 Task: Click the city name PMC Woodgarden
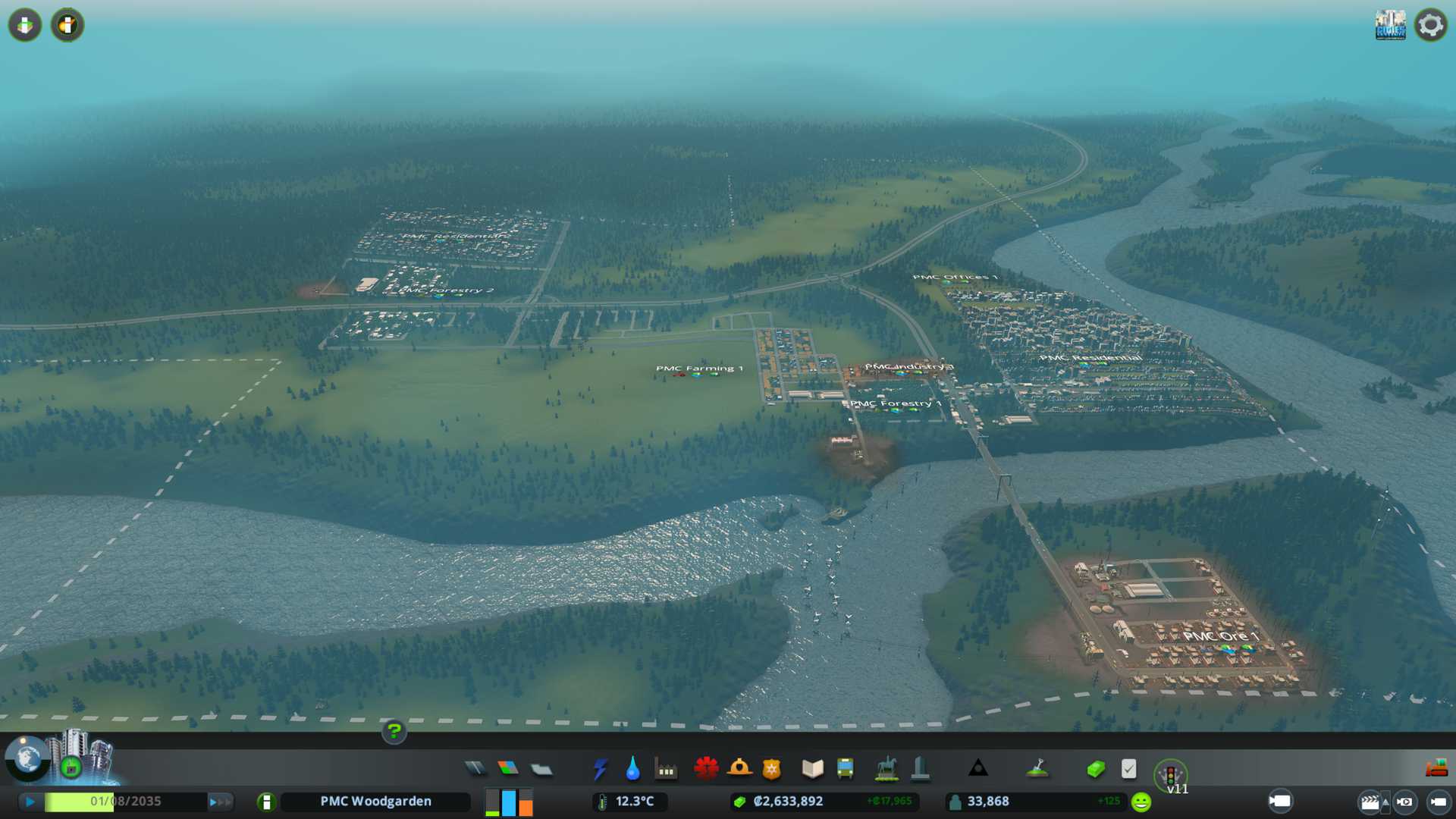pyautogui.click(x=375, y=802)
